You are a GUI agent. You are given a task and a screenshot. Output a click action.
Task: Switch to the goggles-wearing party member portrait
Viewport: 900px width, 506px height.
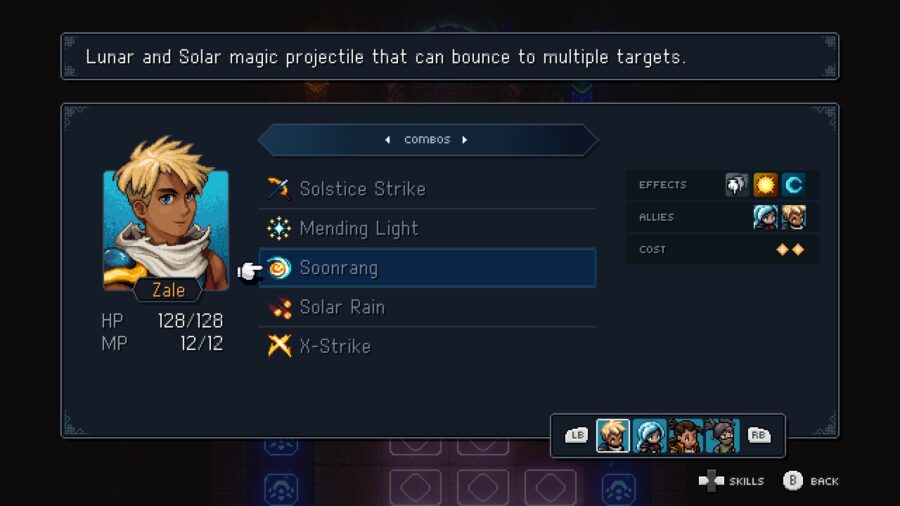(x=721, y=436)
